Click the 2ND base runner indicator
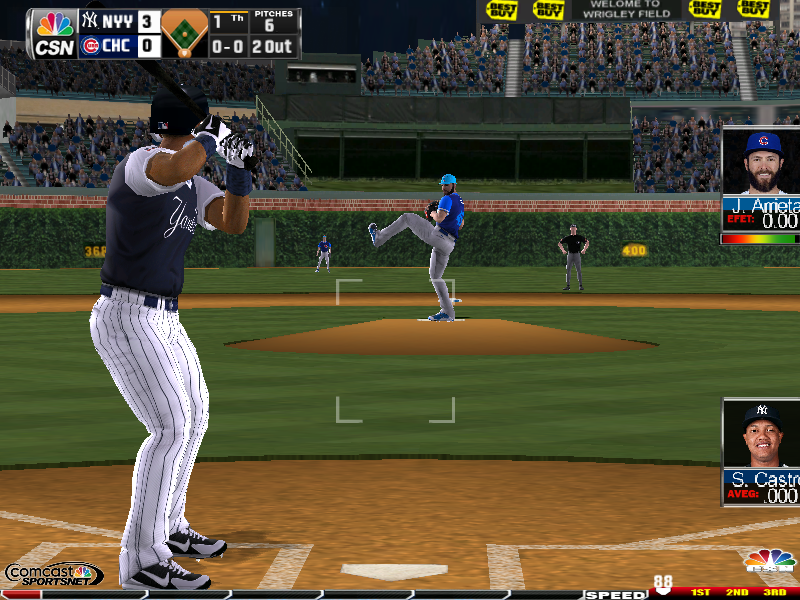800x600 pixels. [x=737, y=593]
